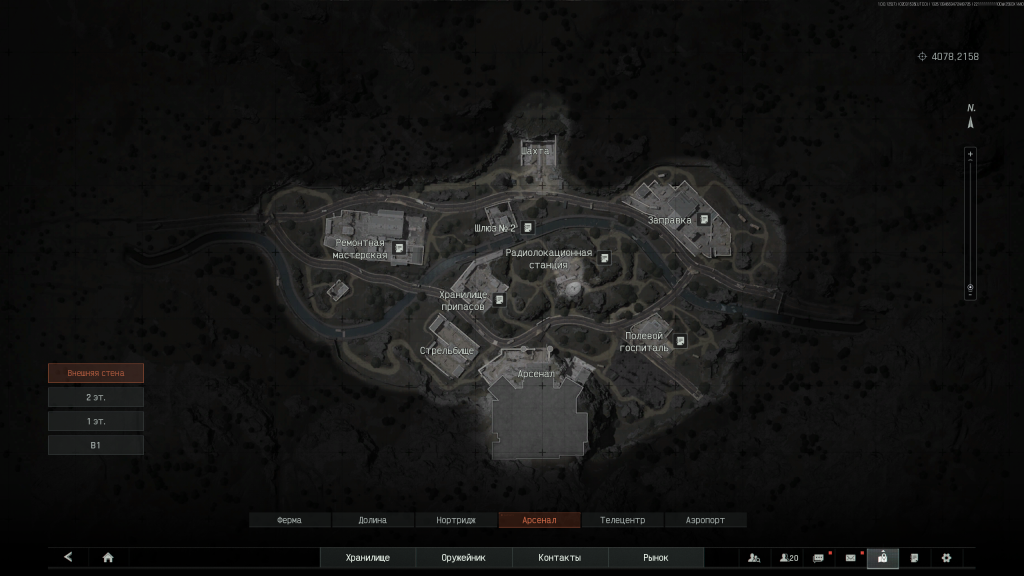
Task: Go to the Оружейник section
Action: 463,558
